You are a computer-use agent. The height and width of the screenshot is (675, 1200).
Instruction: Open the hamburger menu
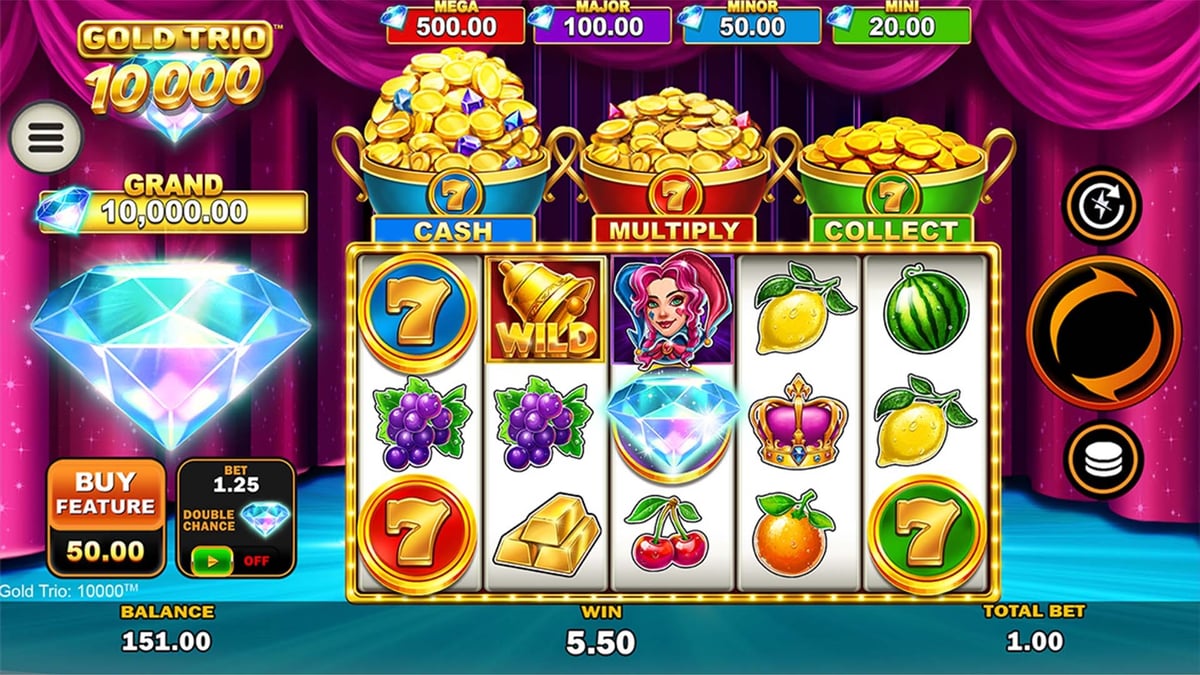[x=45, y=137]
